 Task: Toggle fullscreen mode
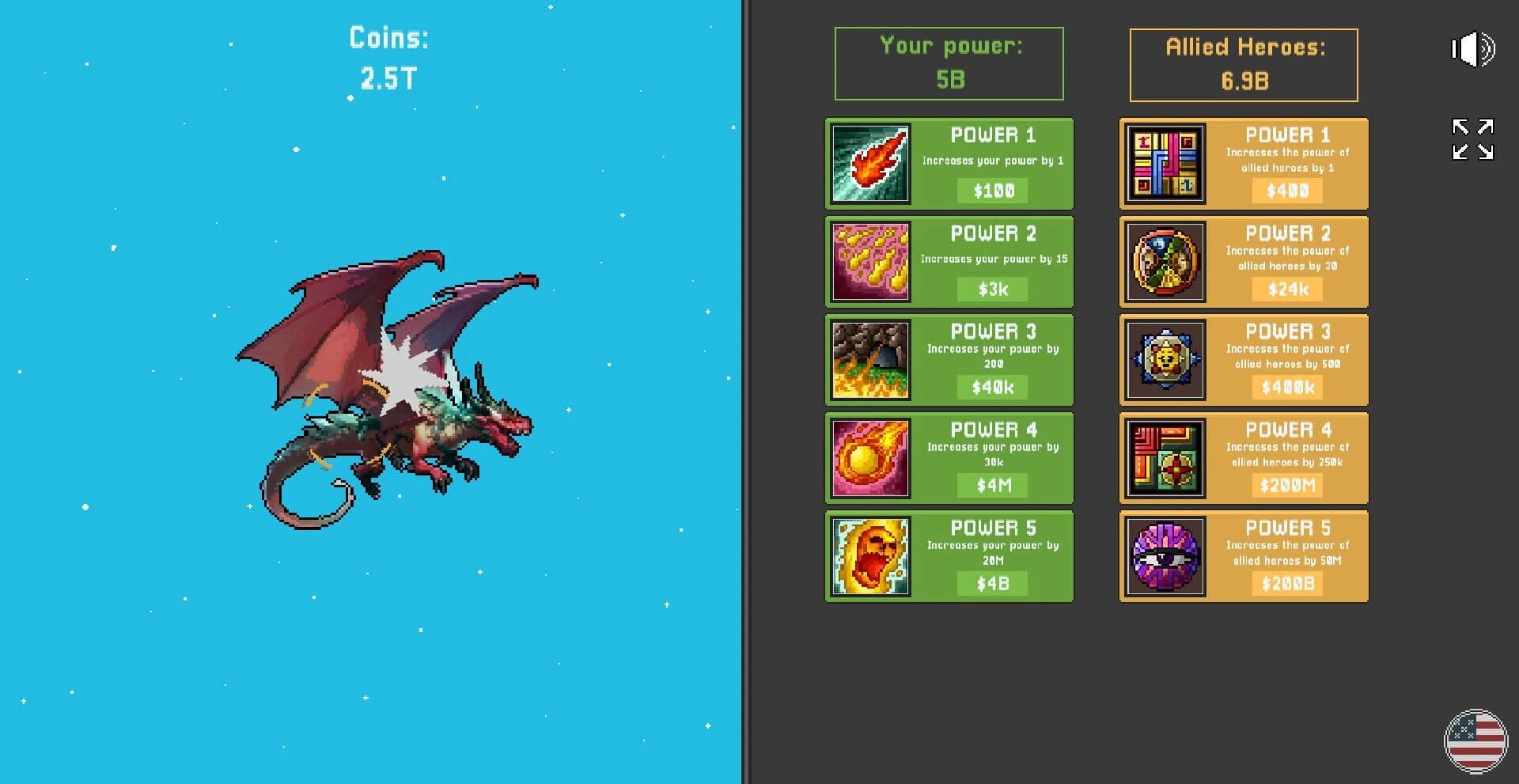pos(1472,139)
